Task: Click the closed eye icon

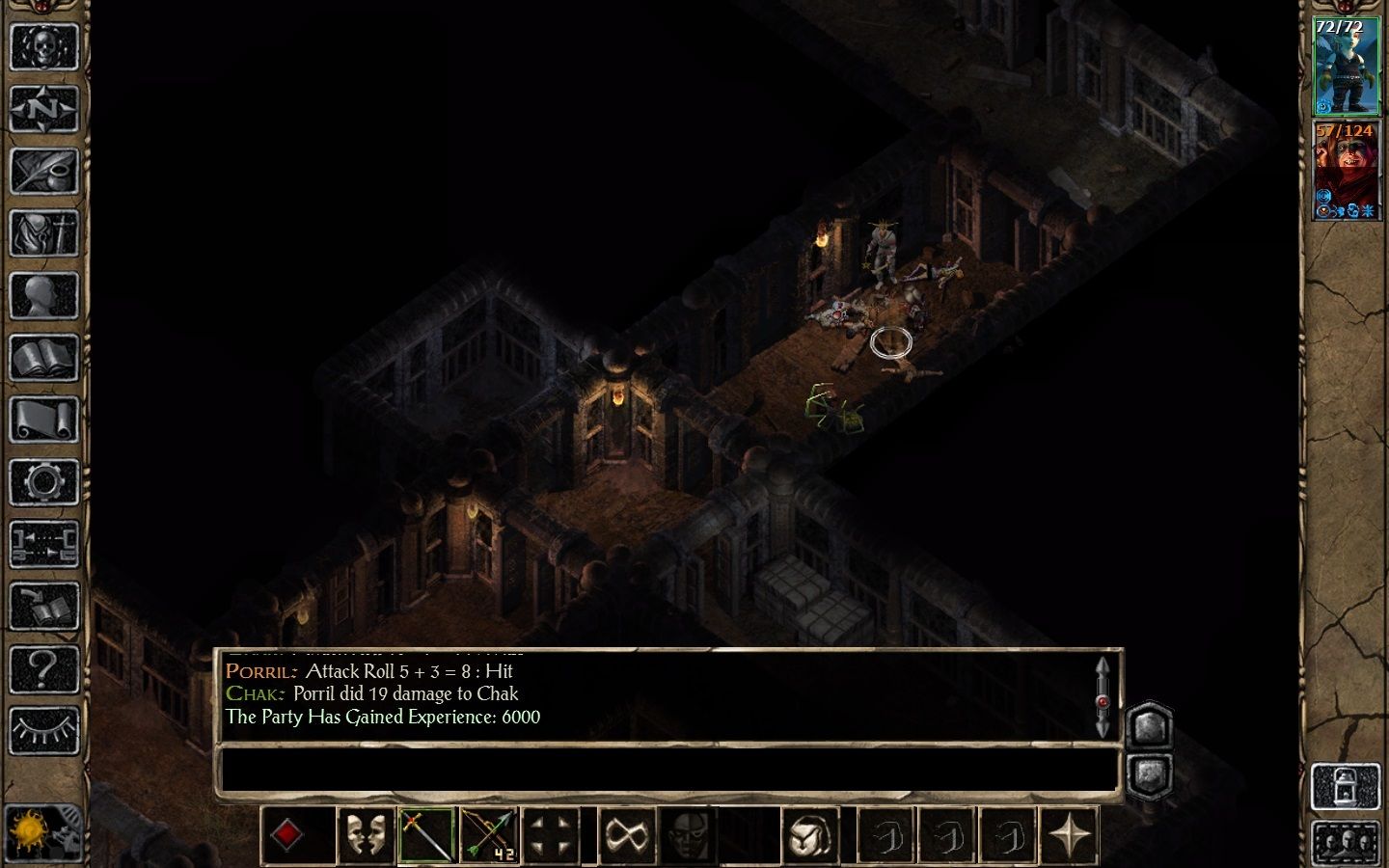Action: [43, 730]
